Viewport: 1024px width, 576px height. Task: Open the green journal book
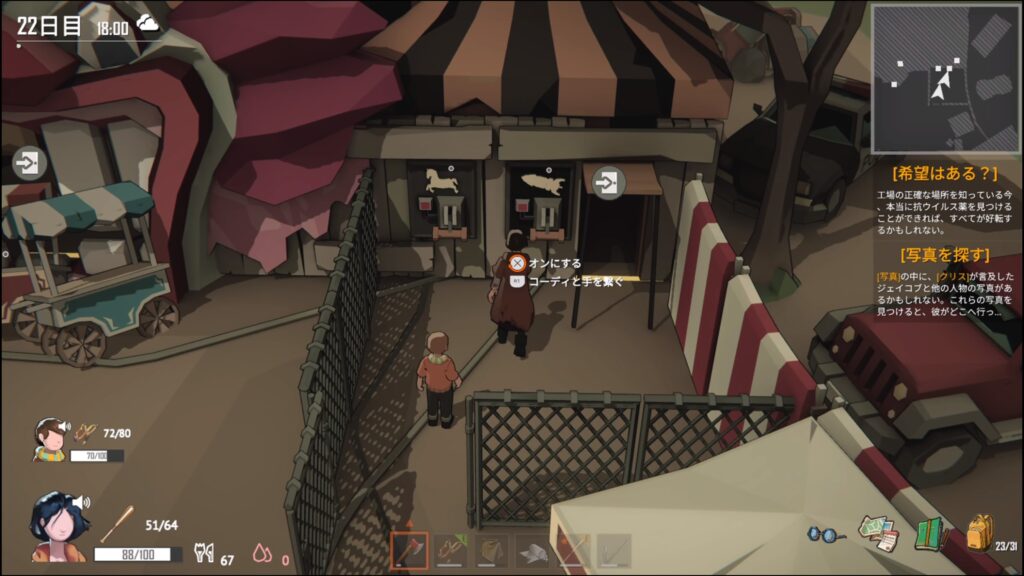(x=930, y=533)
